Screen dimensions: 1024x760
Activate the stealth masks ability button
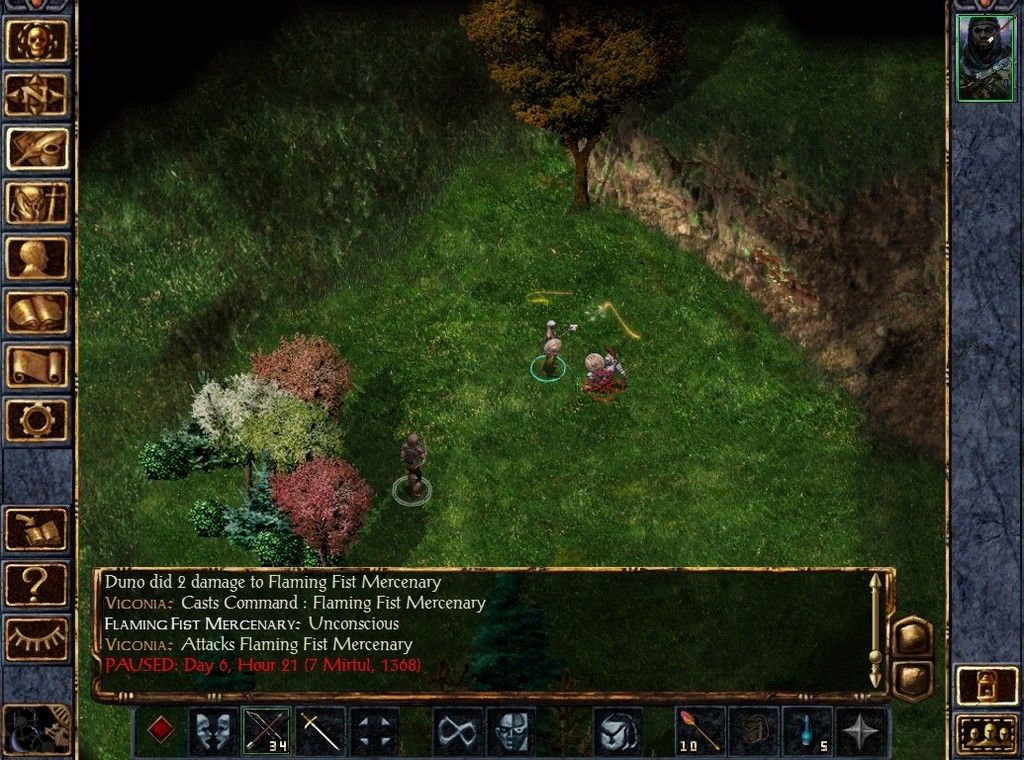pyautogui.click(x=214, y=731)
